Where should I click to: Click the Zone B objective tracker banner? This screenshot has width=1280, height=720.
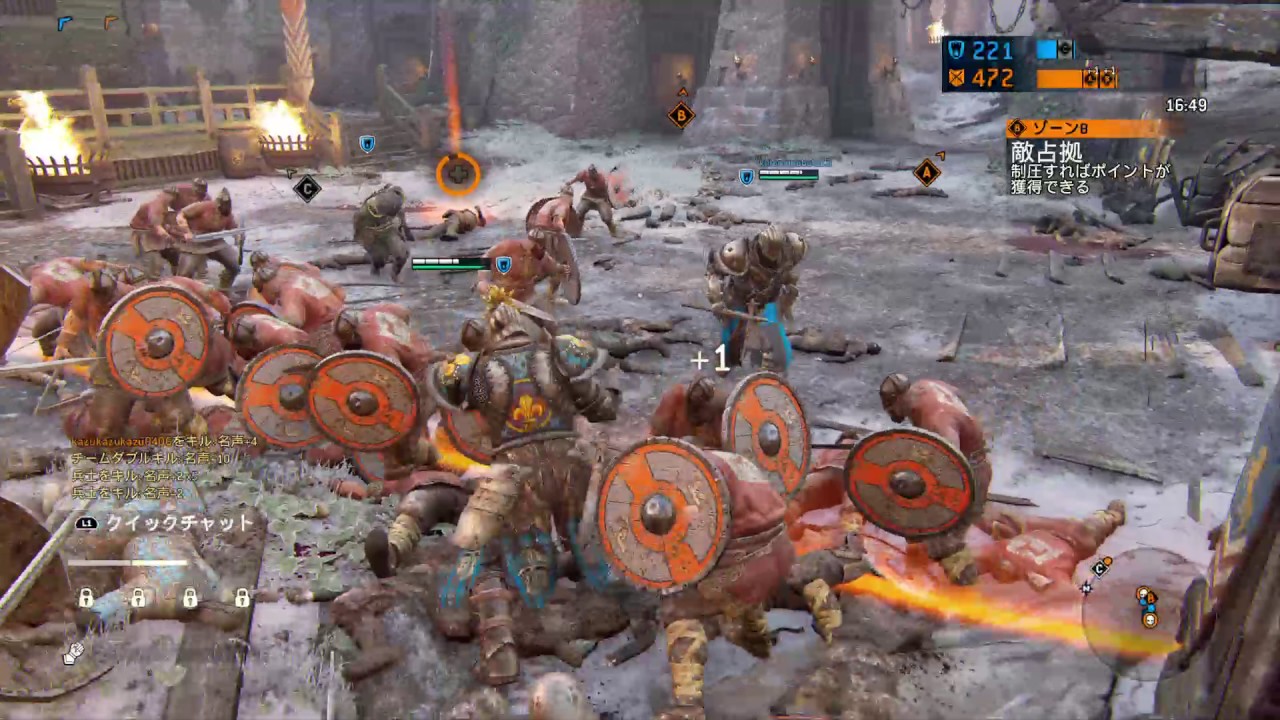click(x=1086, y=128)
